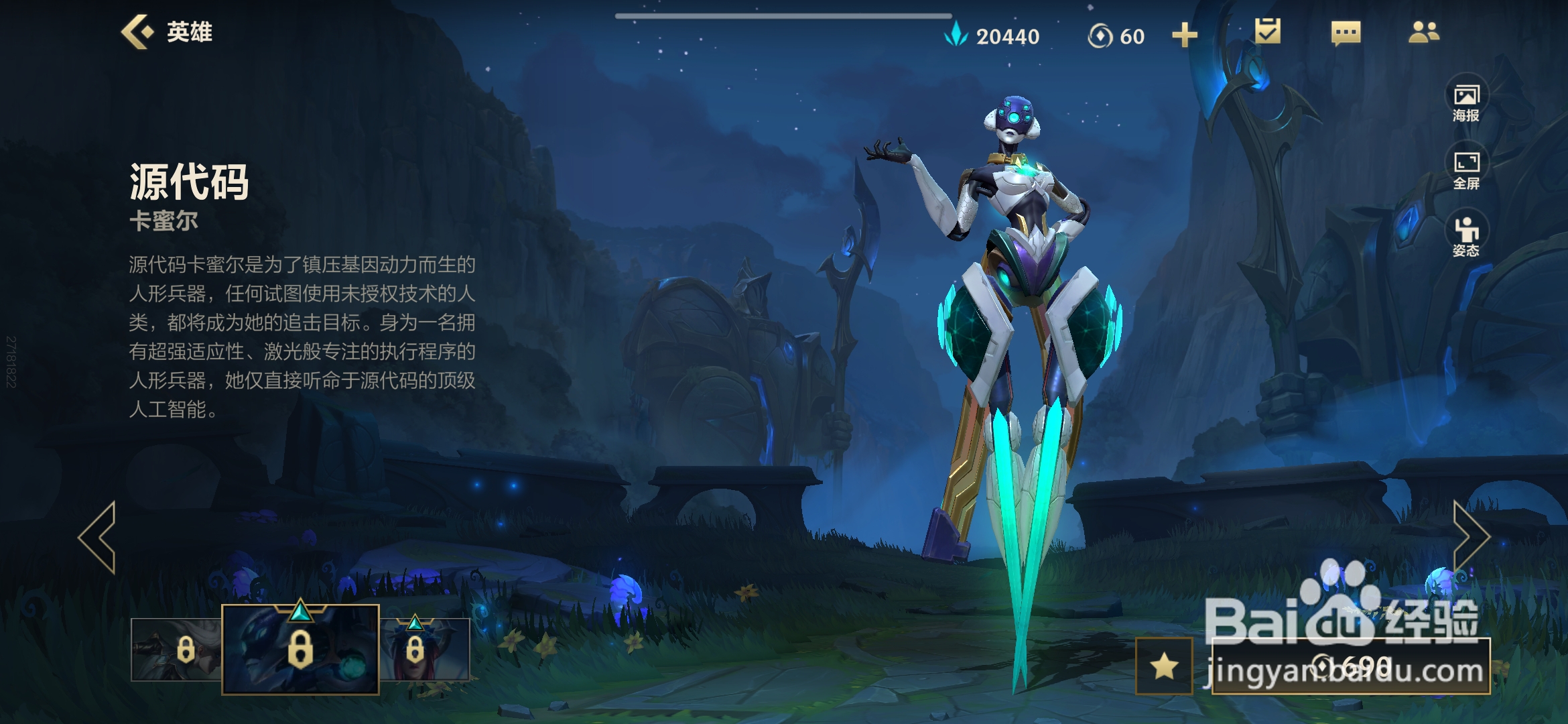Viewport: 1568px width, 724px height.
Task: Show the previous skin with left arrow
Action: click(x=98, y=537)
